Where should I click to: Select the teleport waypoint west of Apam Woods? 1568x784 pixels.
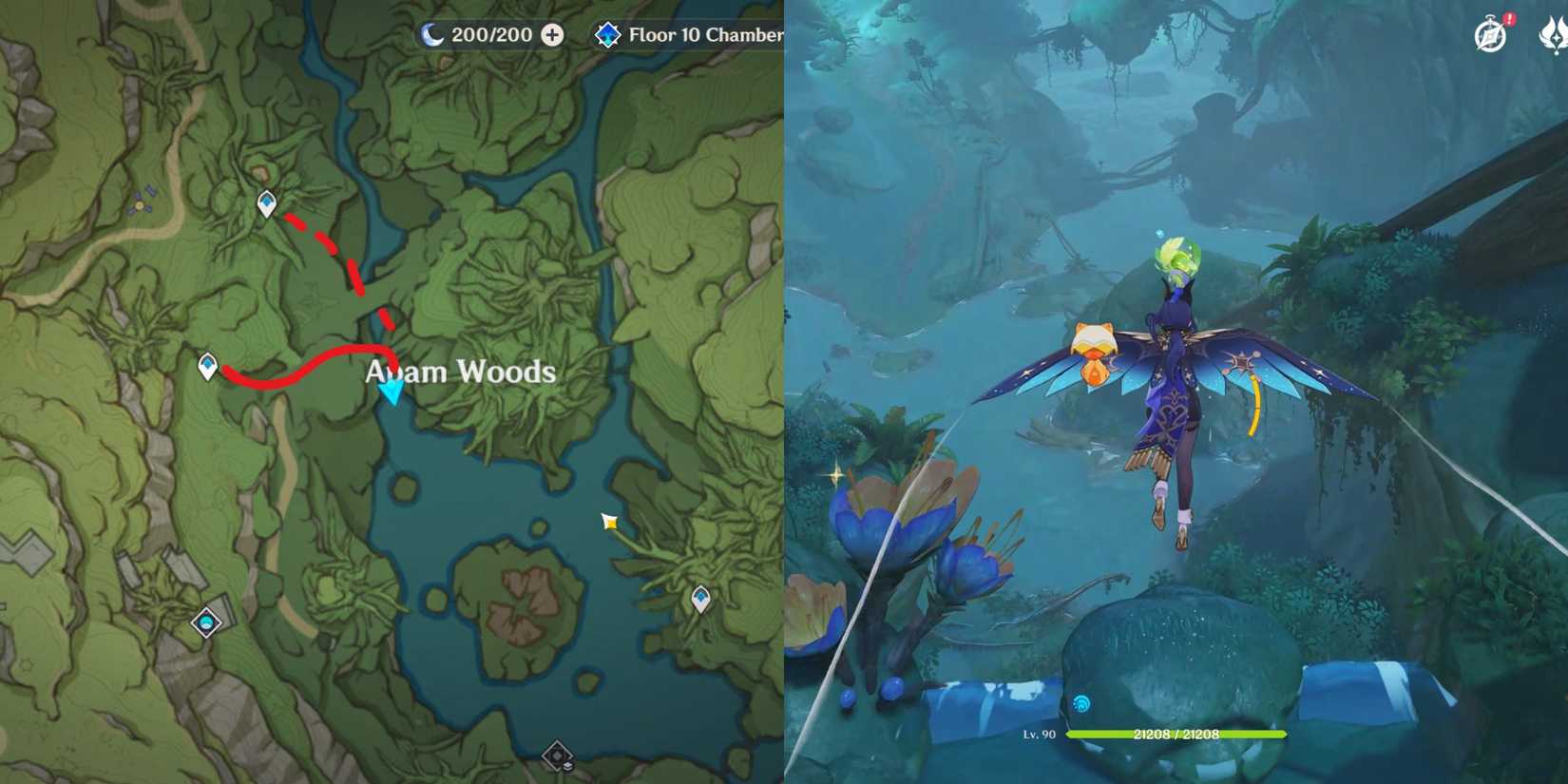pos(206,363)
